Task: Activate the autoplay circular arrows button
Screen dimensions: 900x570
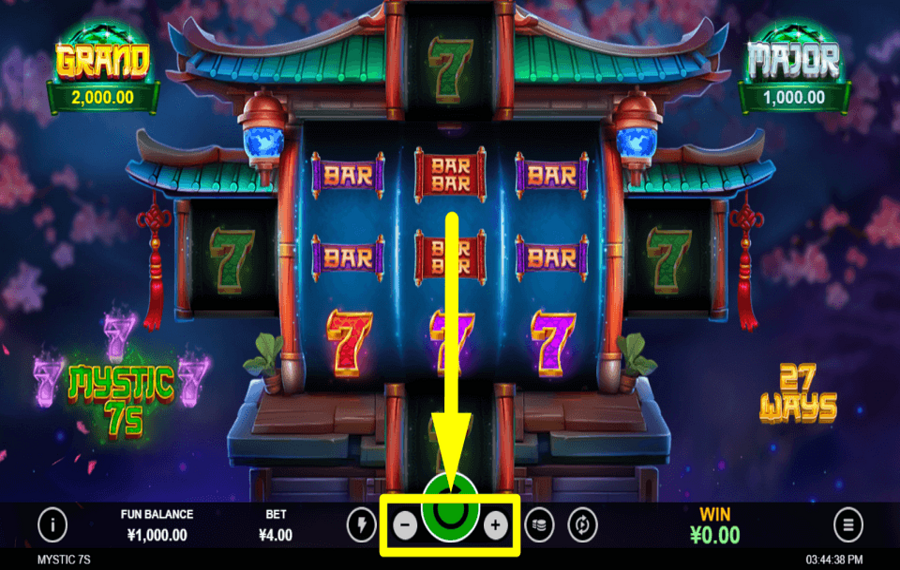Action: [x=581, y=524]
